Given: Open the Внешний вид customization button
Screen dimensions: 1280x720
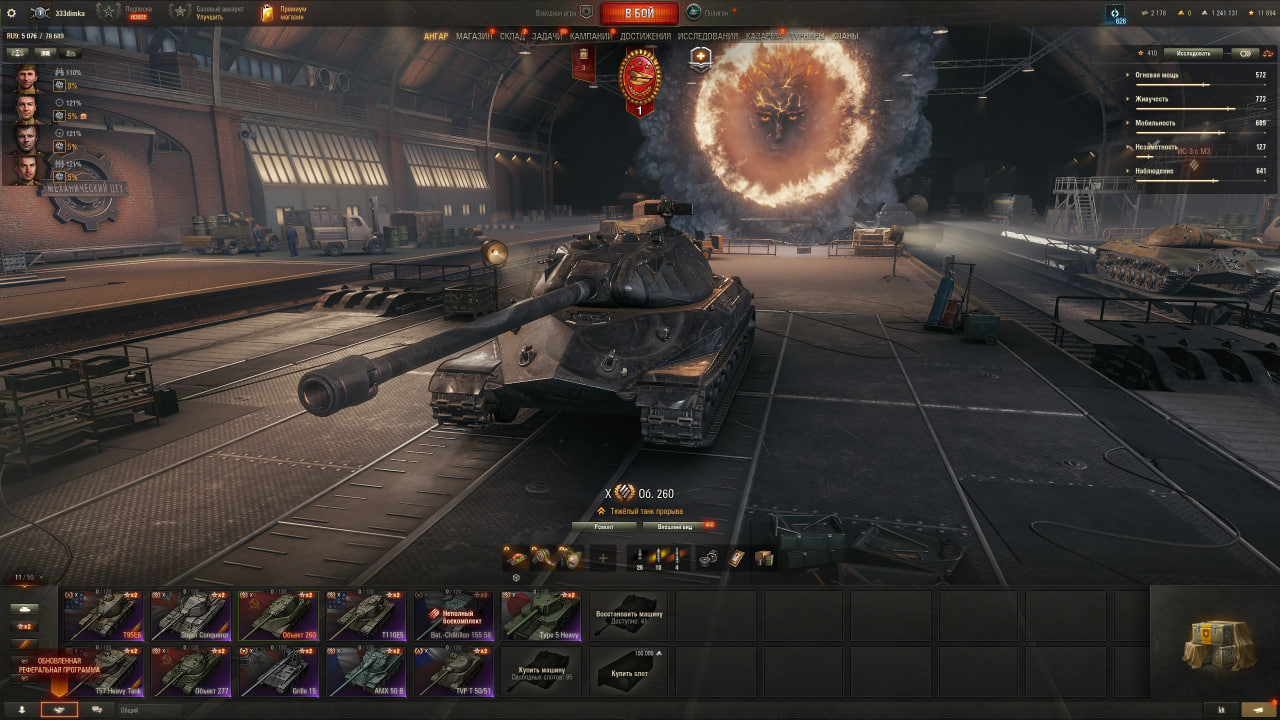Looking at the screenshot, I should point(677,526).
